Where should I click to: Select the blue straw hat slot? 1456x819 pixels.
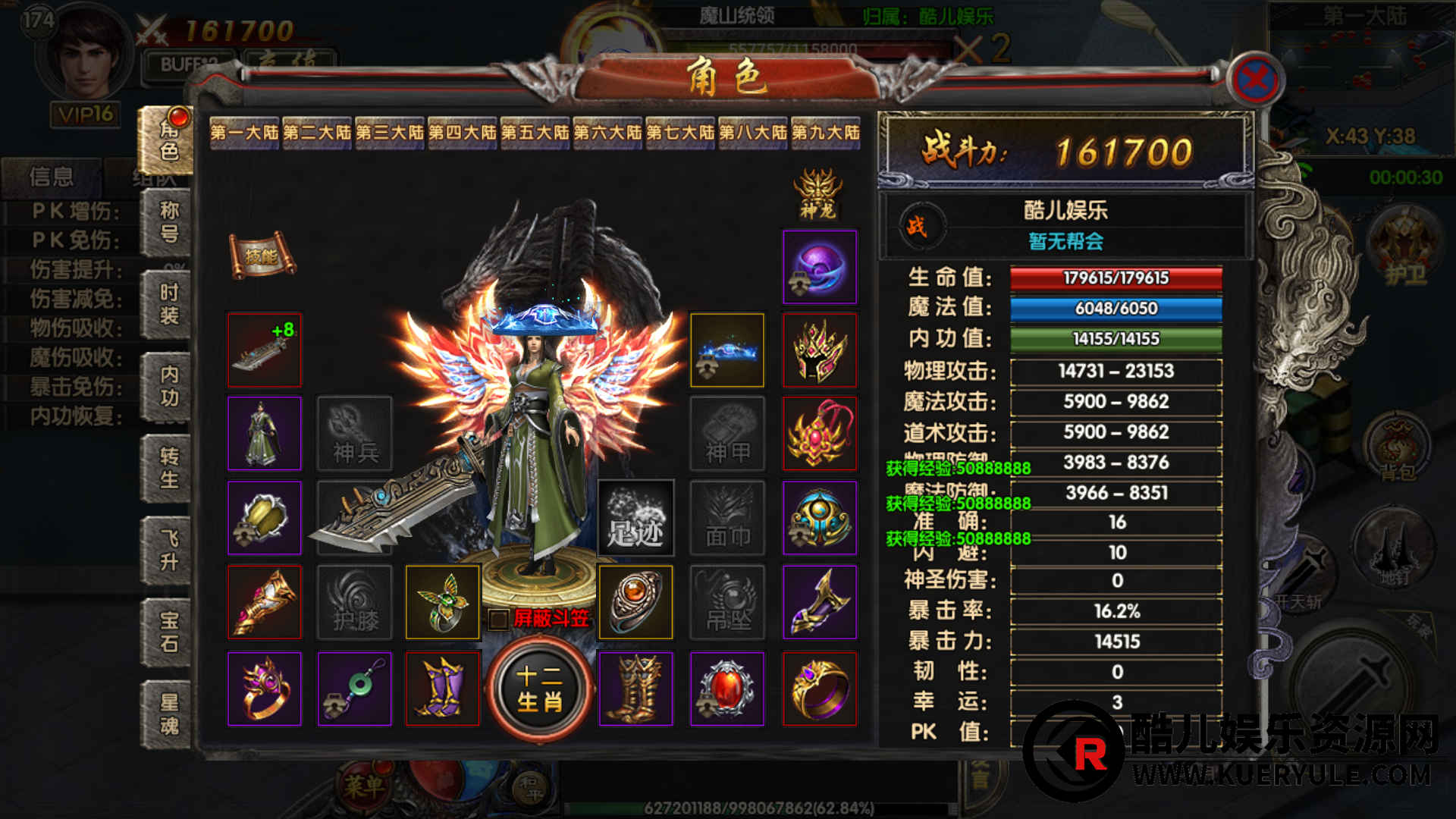(x=727, y=350)
